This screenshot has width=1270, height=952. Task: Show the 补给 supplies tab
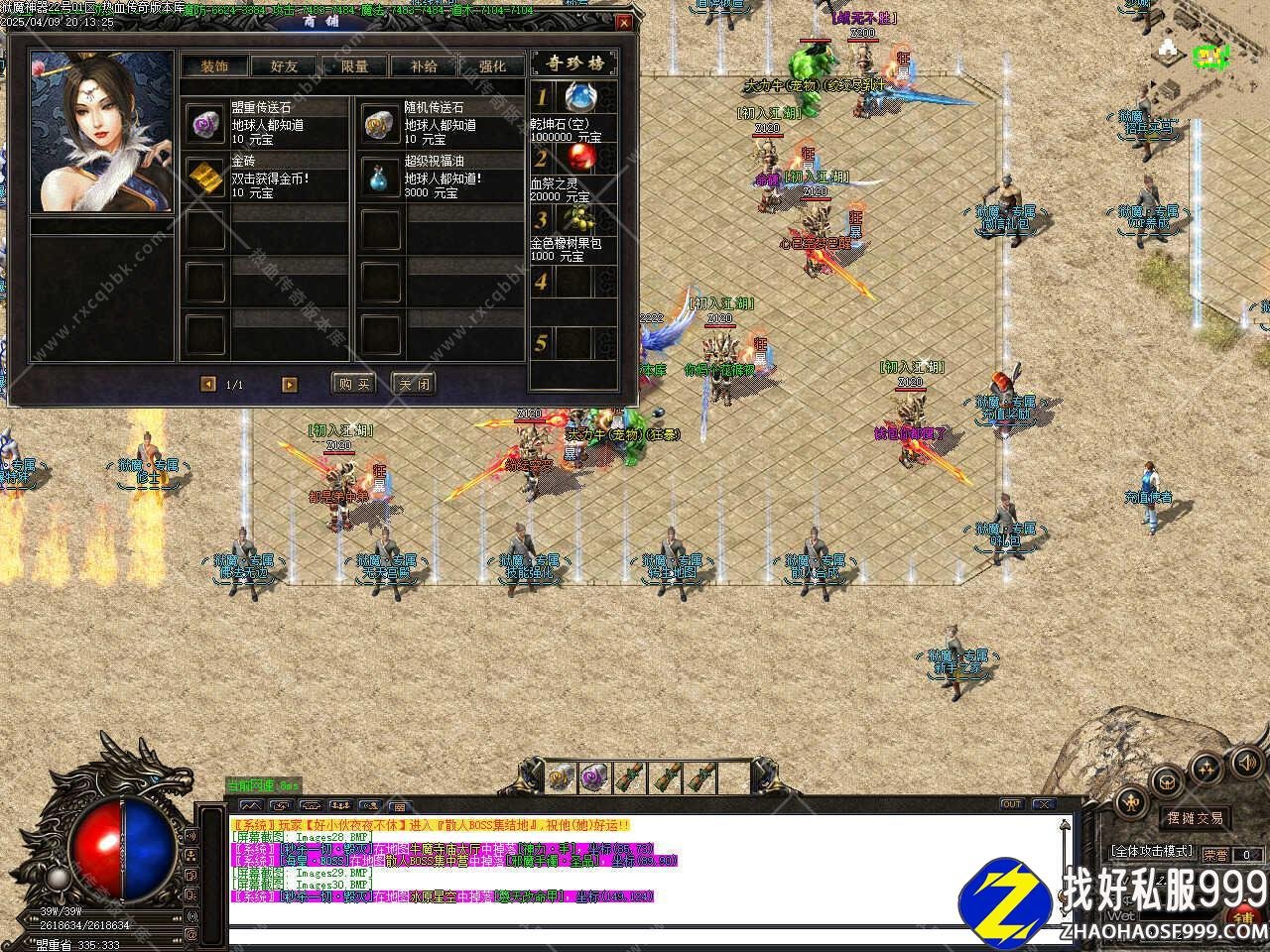coord(423,66)
